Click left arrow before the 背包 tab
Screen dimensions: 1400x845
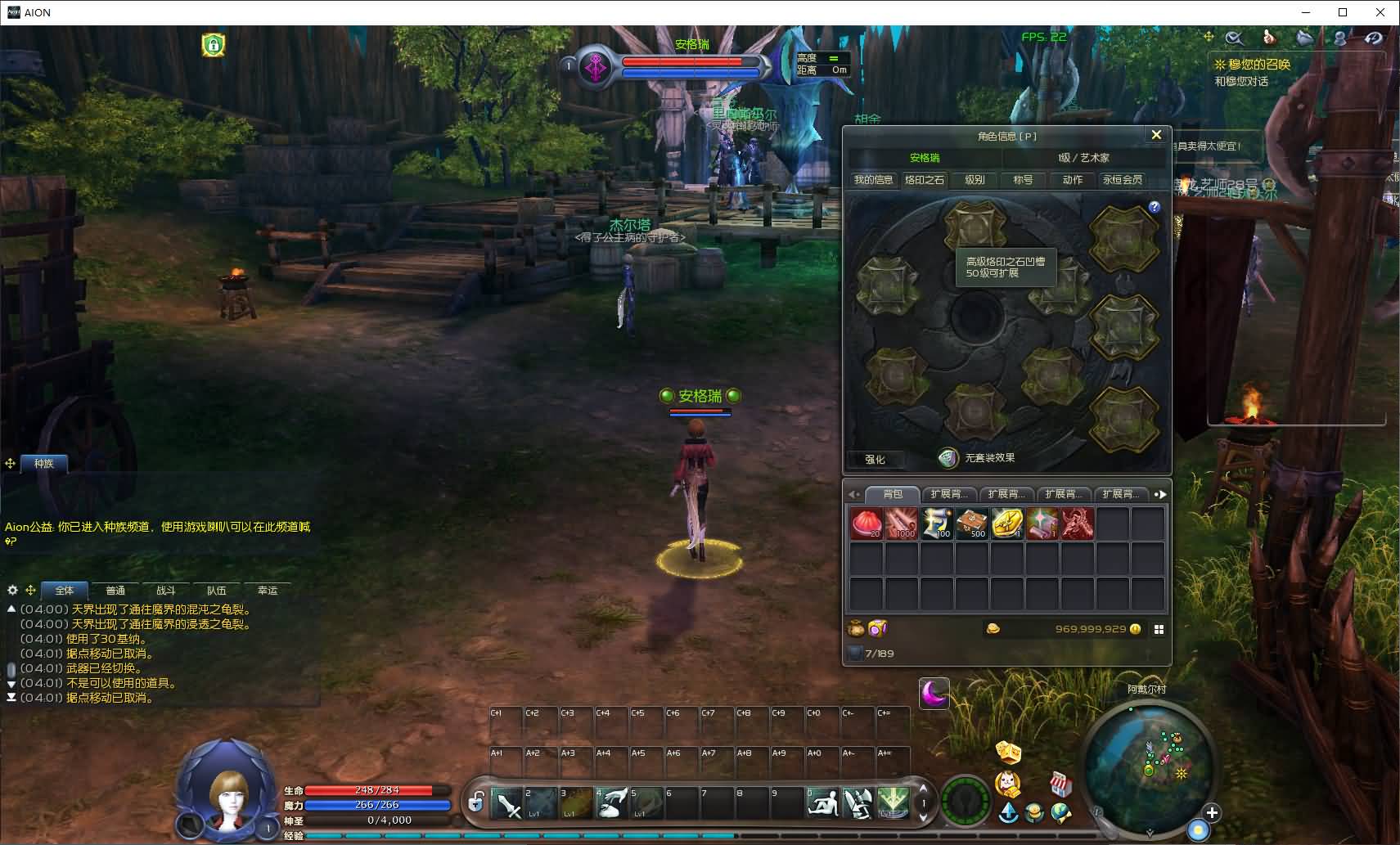tap(854, 495)
